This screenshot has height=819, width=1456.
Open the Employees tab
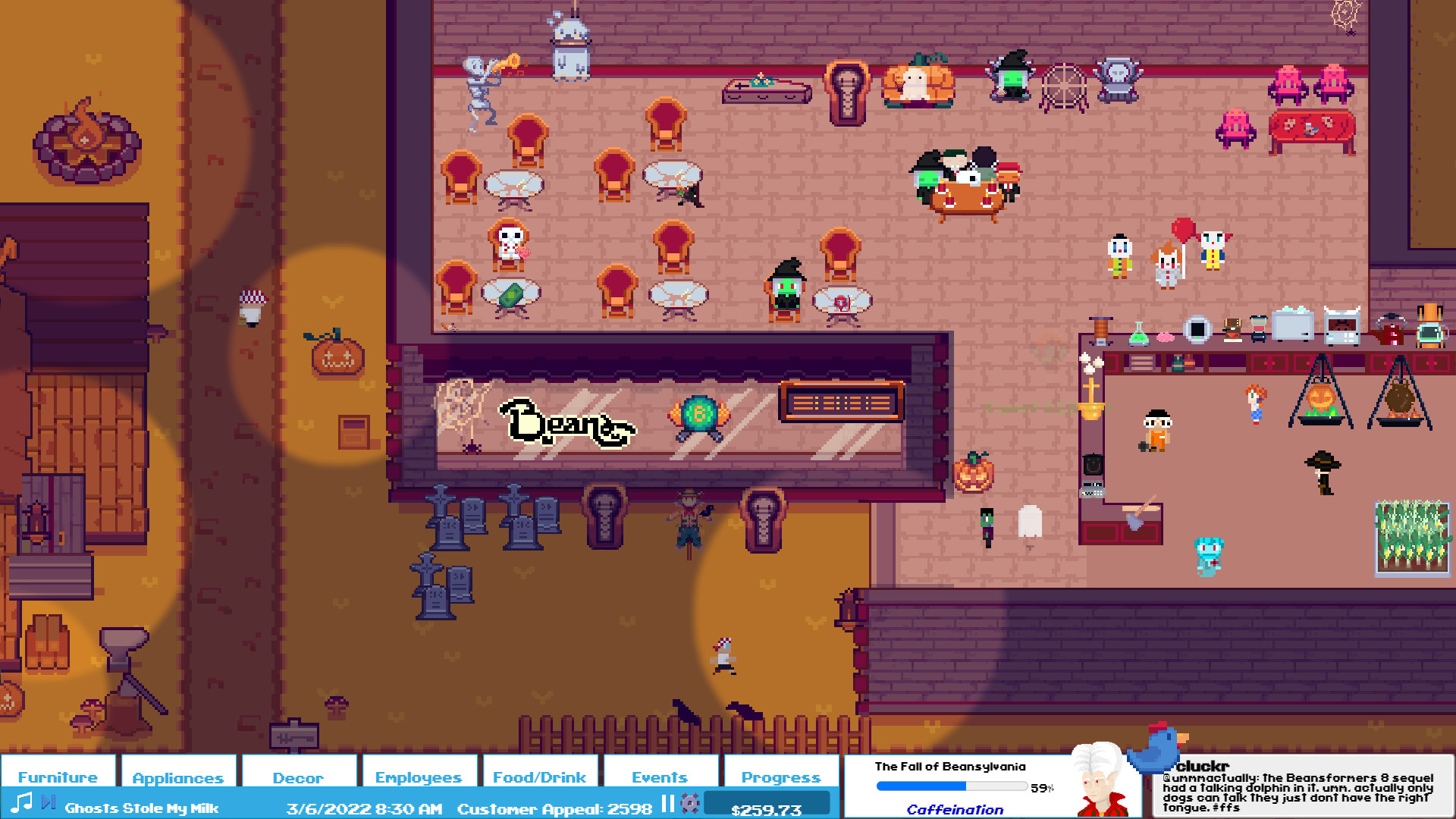coord(418,777)
